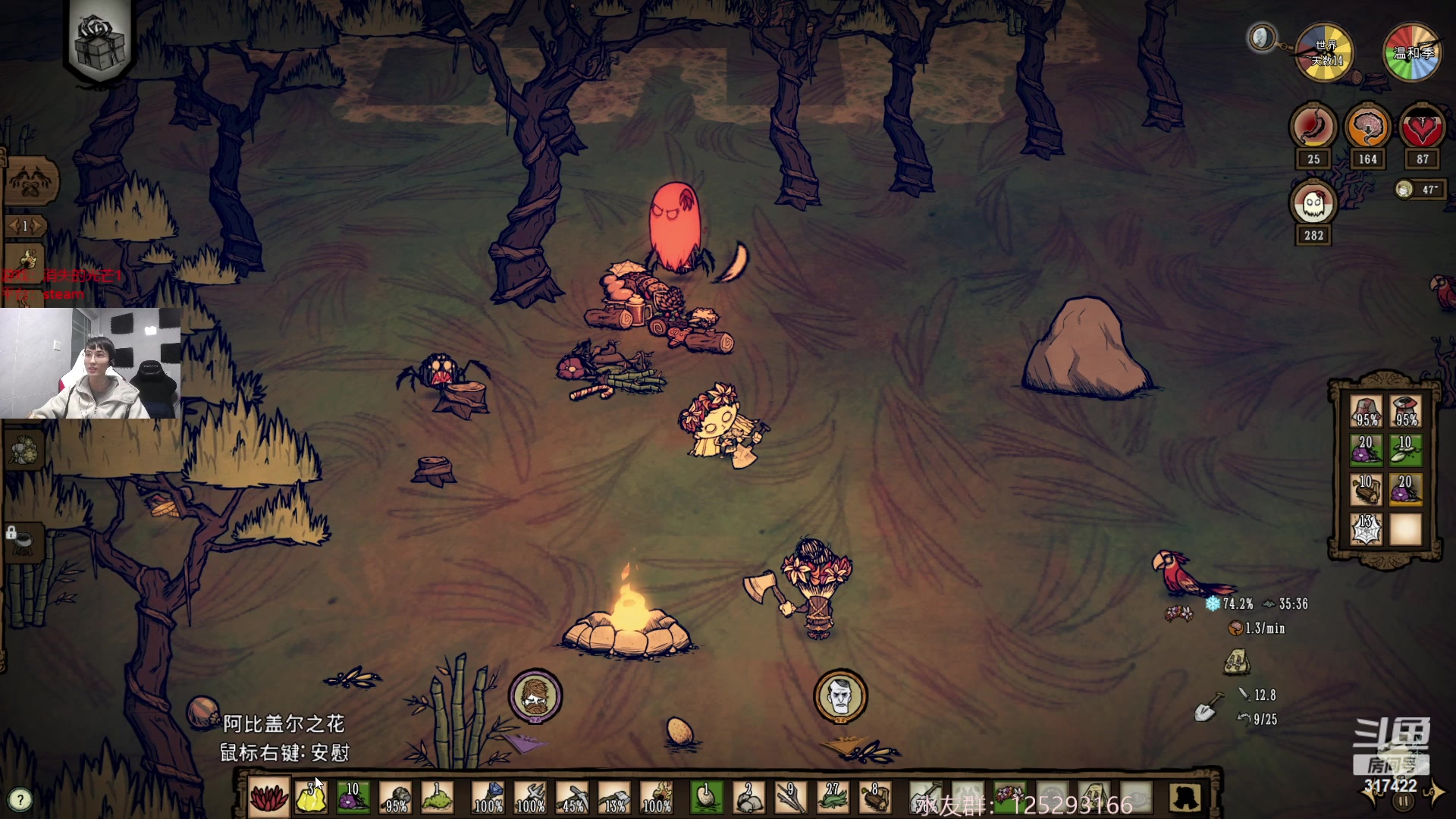Viewport: 1456px width, 819px height.
Task: Select Abigail's Flower in the hotbar
Action: [x=269, y=798]
